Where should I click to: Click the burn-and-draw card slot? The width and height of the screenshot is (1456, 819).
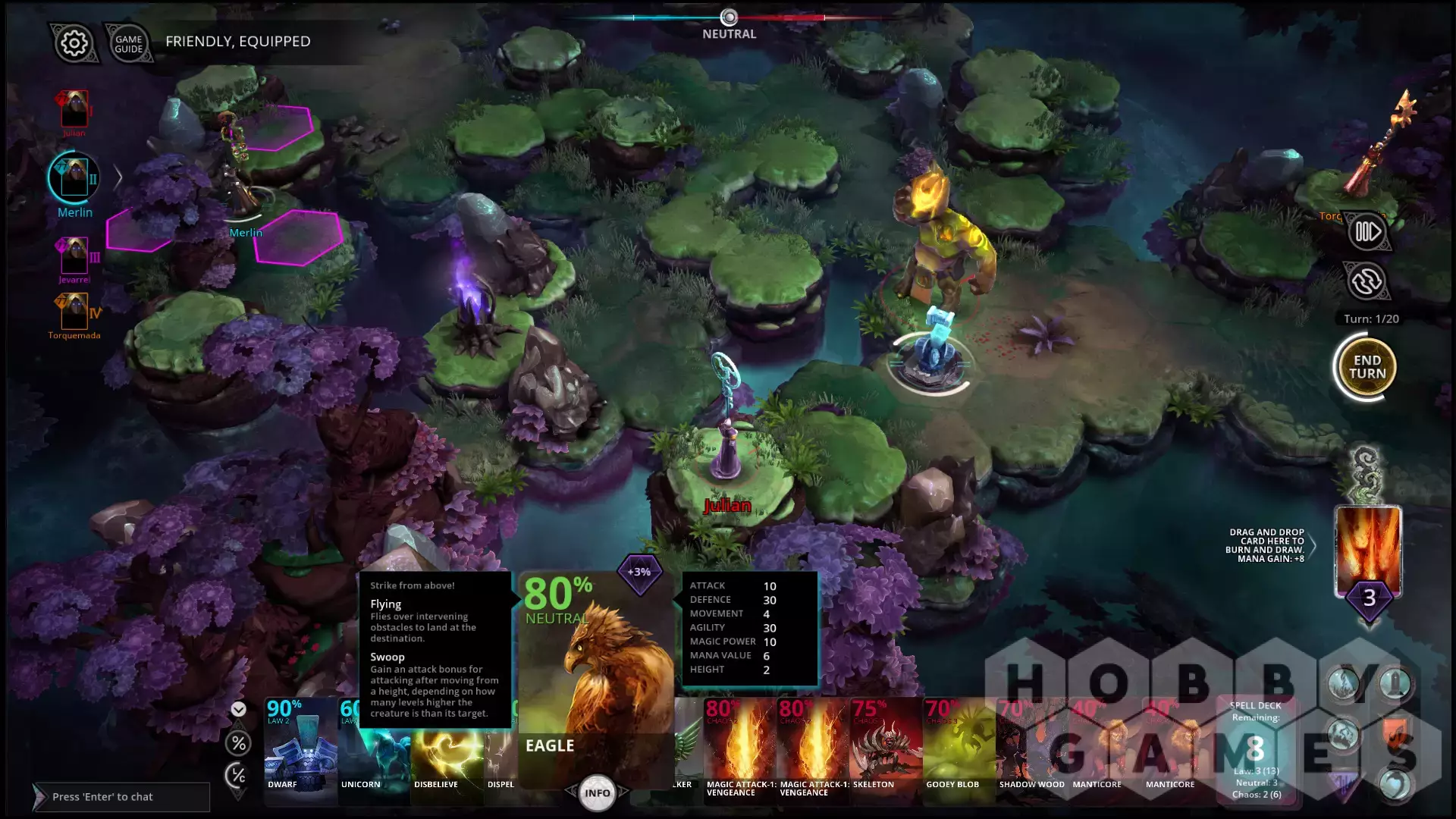[x=1368, y=551]
